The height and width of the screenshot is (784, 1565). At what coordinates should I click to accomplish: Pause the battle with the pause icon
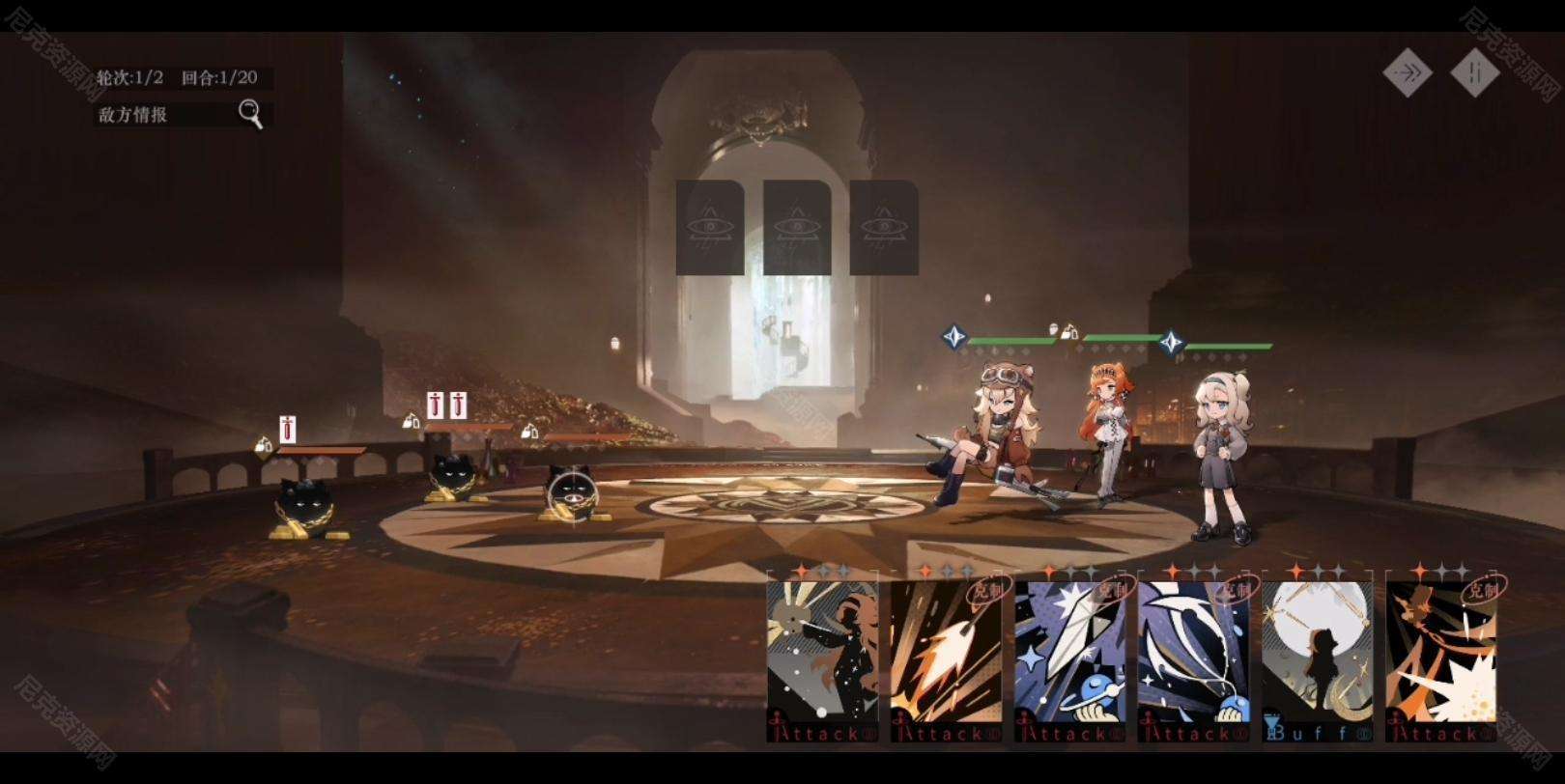(x=1474, y=72)
